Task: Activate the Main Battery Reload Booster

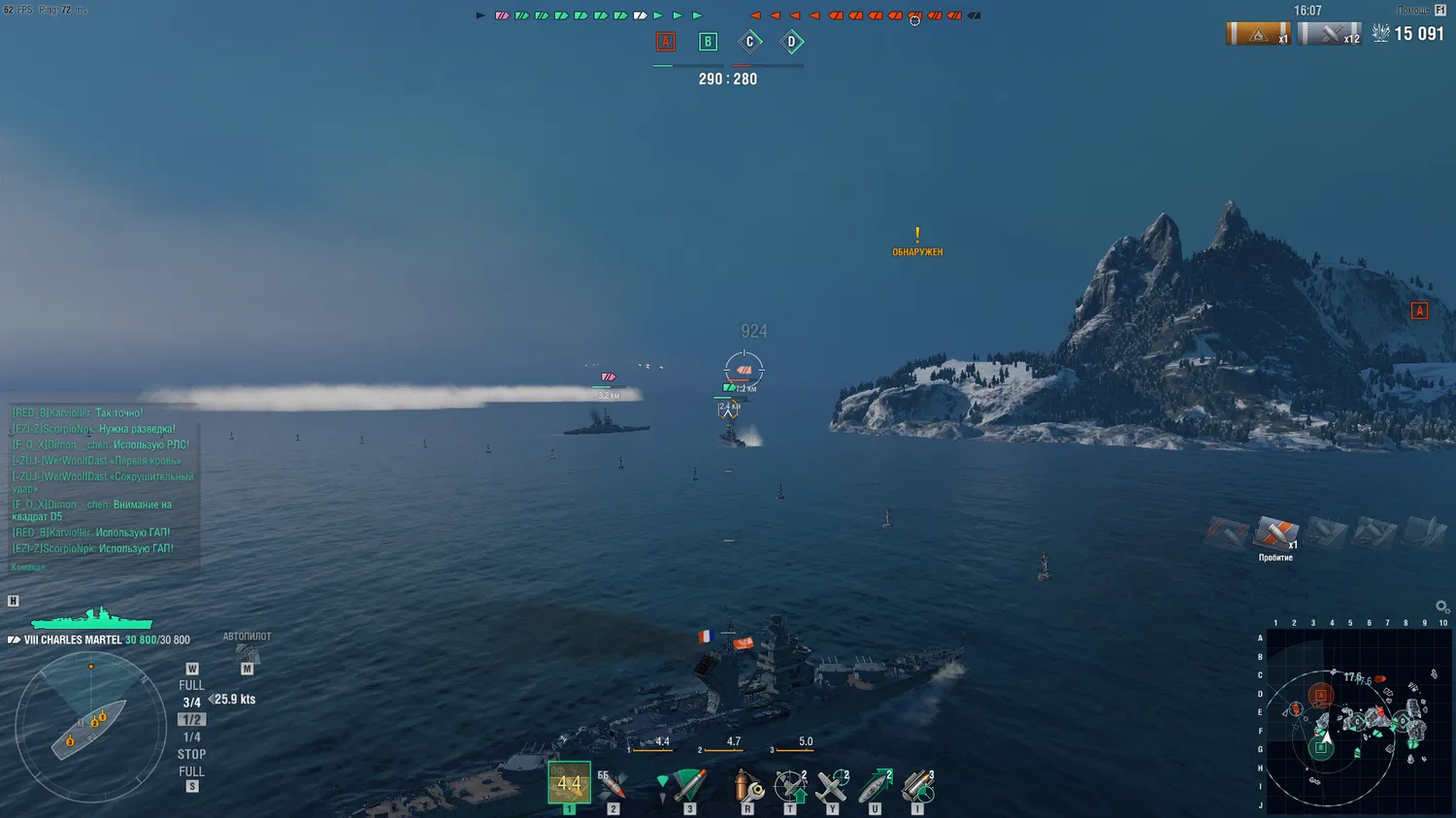Action: click(917, 785)
